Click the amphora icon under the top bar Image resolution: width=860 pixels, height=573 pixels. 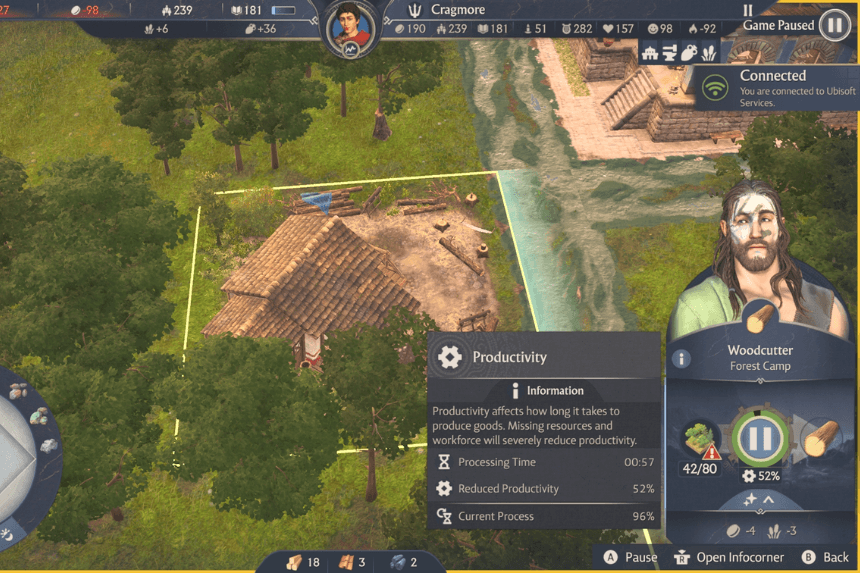click(688, 54)
